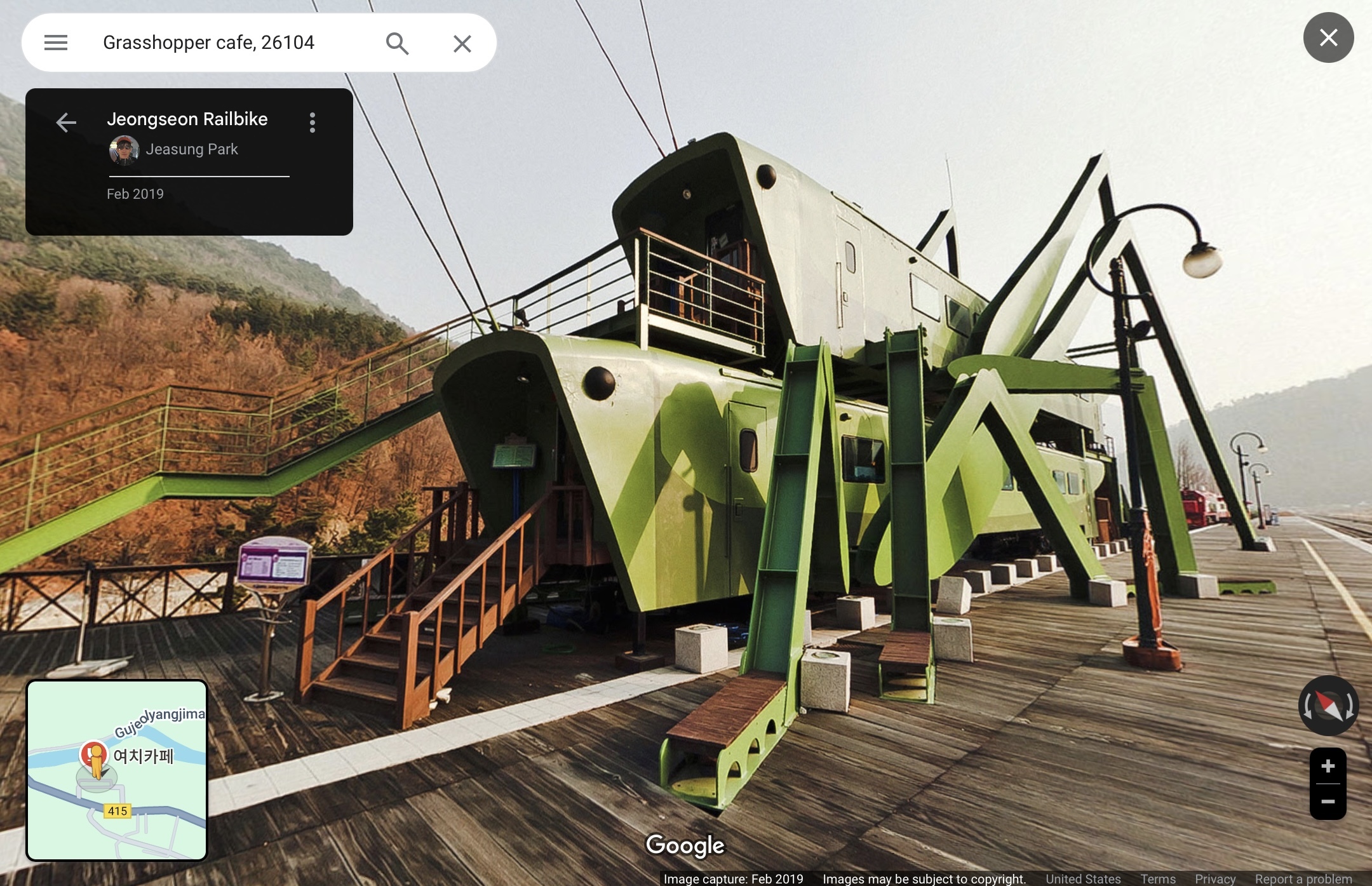
Task: Zoom in with the plus button
Action: coord(1328,766)
